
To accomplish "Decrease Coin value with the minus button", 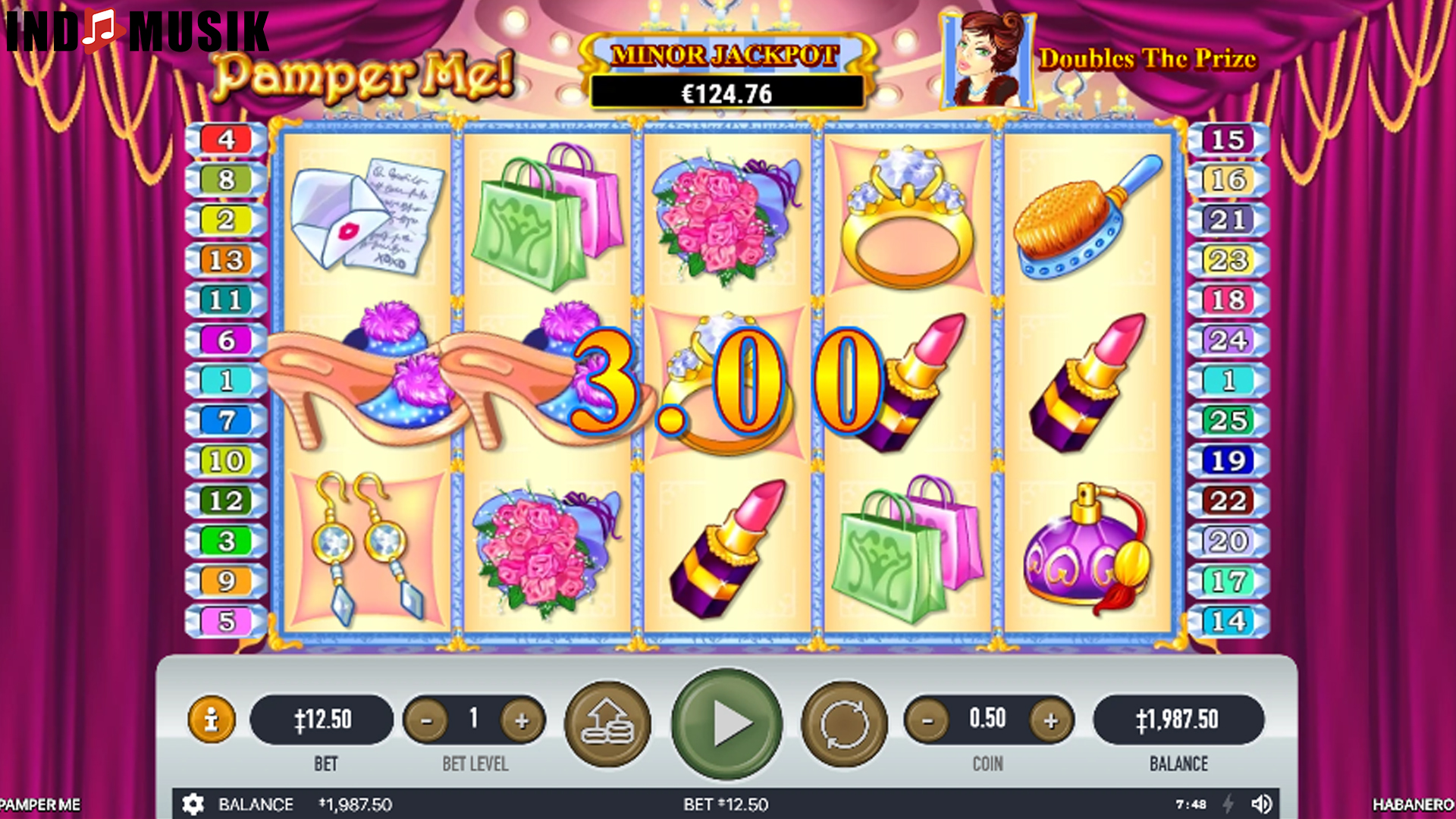I will pos(927,720).
